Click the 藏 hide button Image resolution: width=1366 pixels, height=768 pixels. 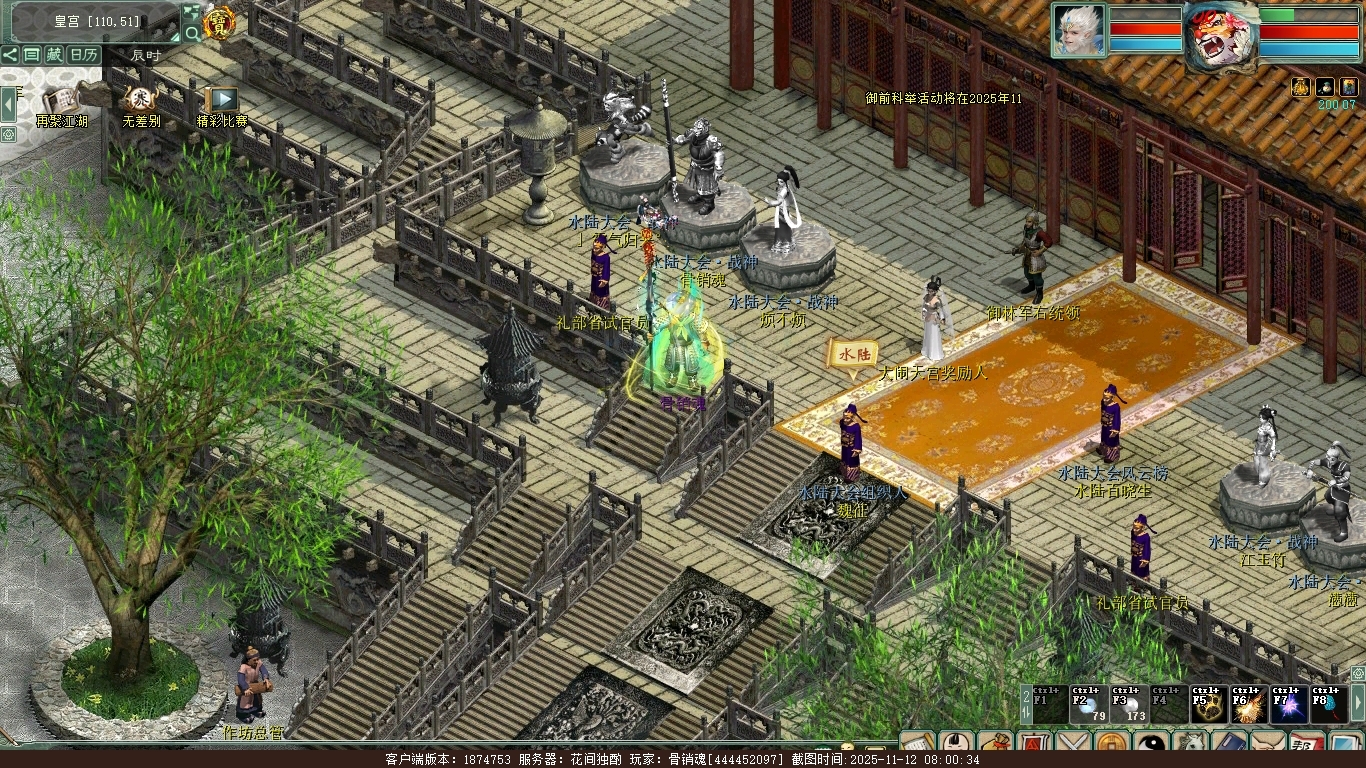54,55
